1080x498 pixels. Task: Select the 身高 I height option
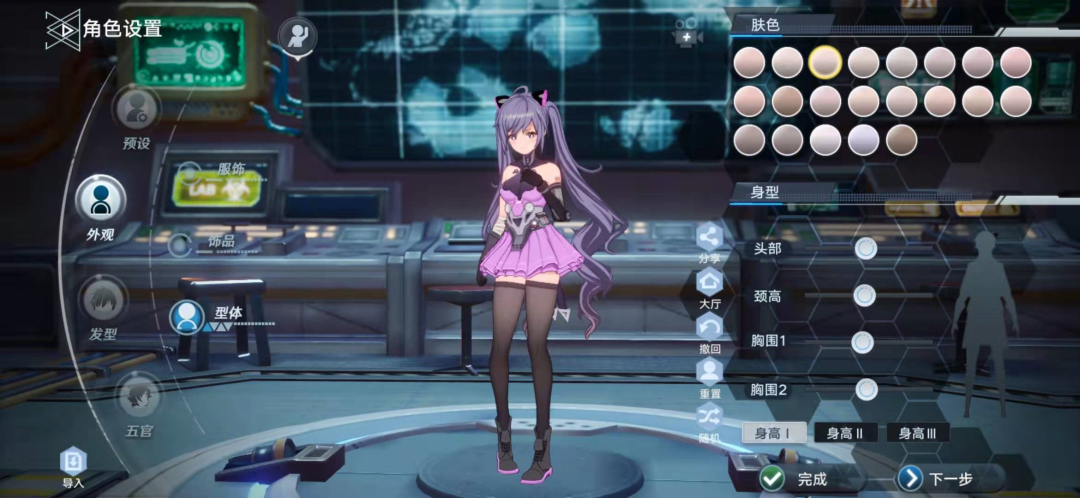tap(773, 433)
